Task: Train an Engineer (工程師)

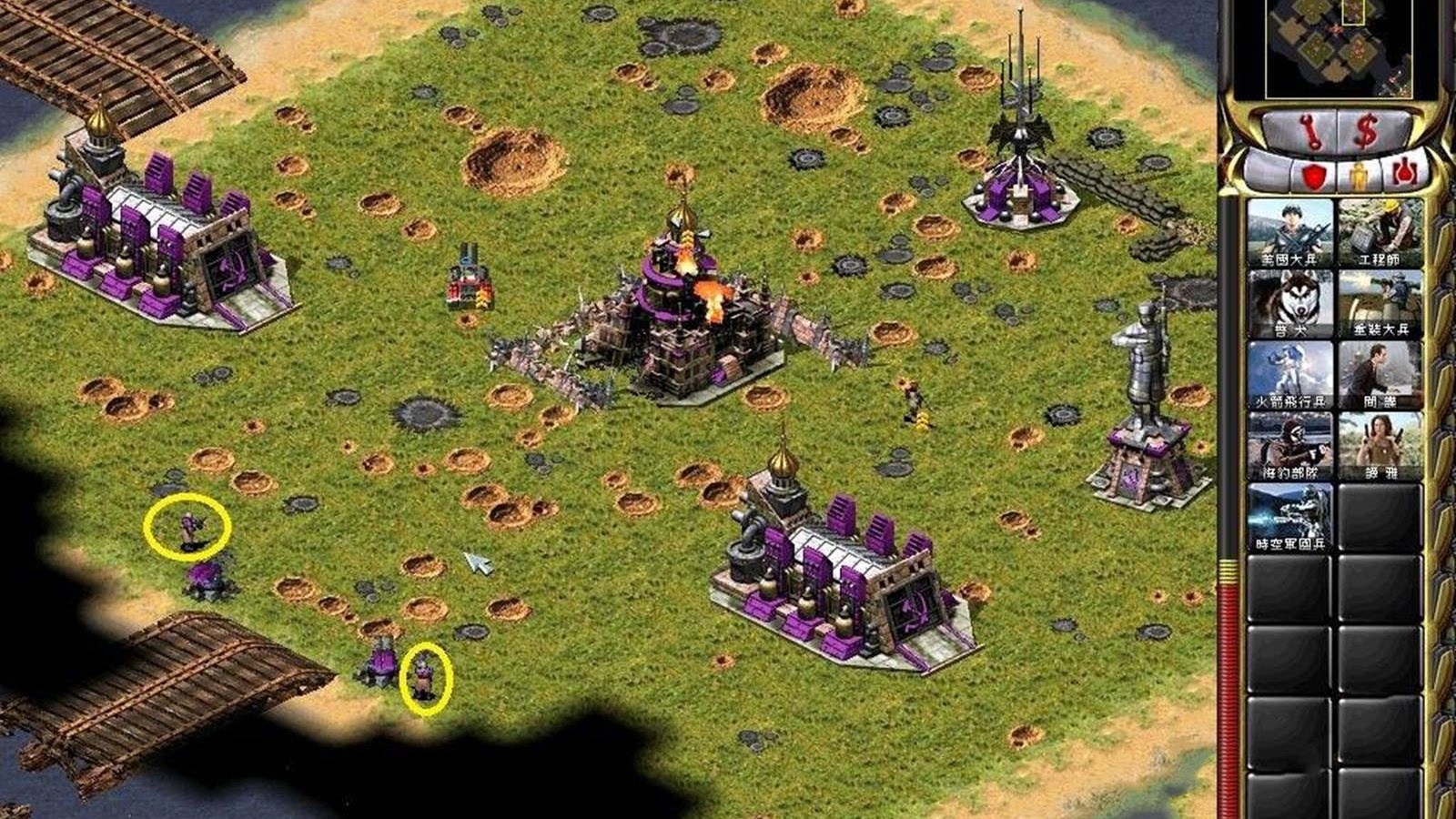Action: pos(1380,233)
